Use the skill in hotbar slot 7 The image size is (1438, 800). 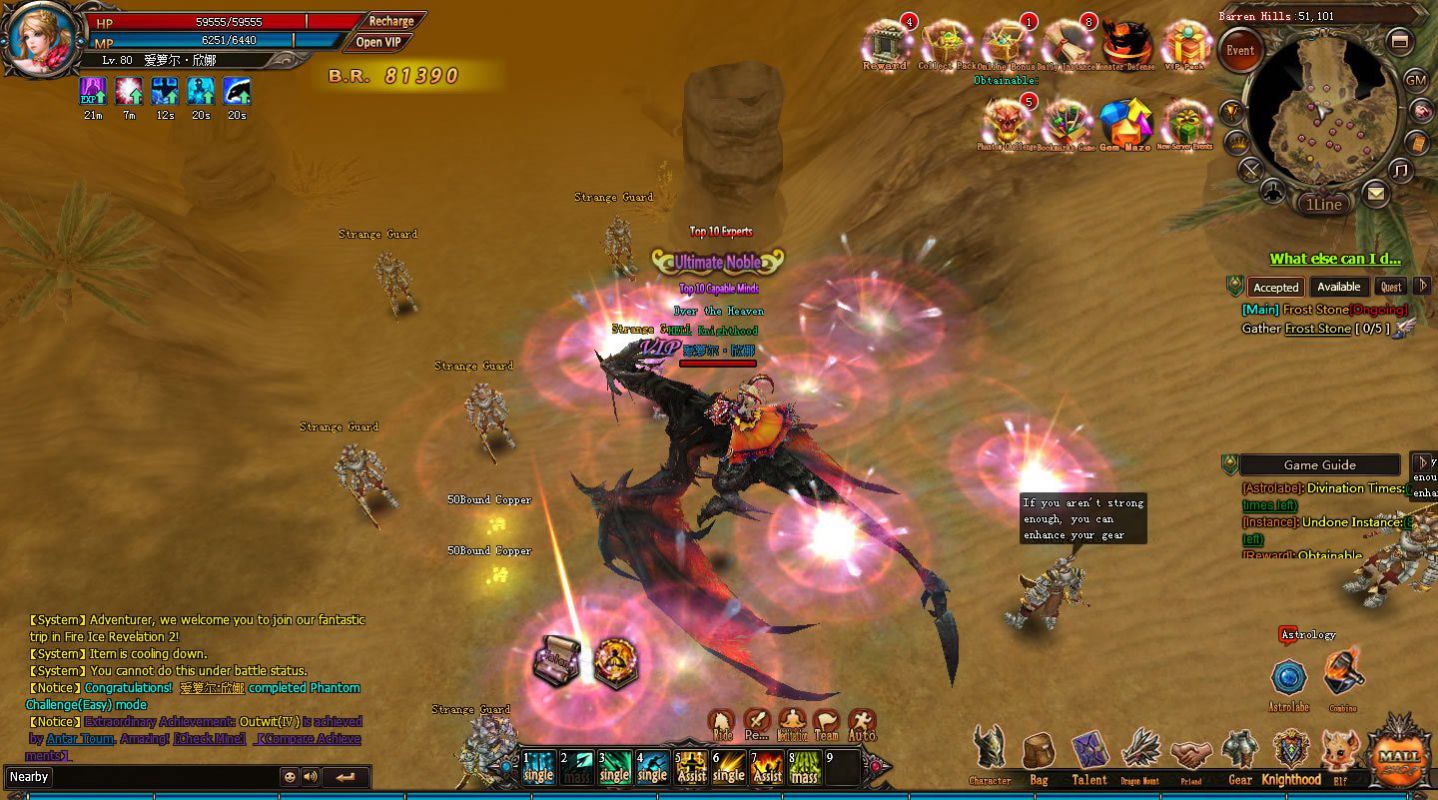767,767
